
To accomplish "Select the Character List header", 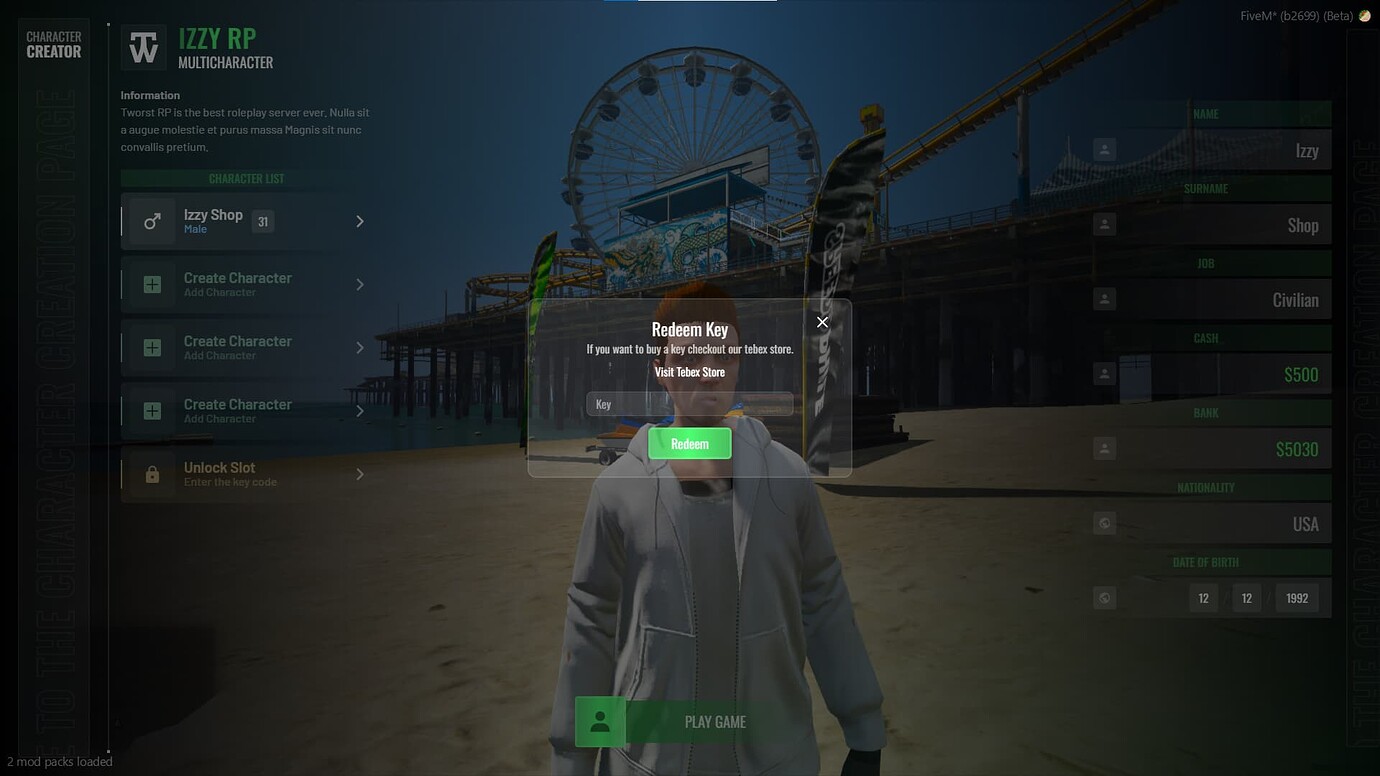I will [246, 177].
